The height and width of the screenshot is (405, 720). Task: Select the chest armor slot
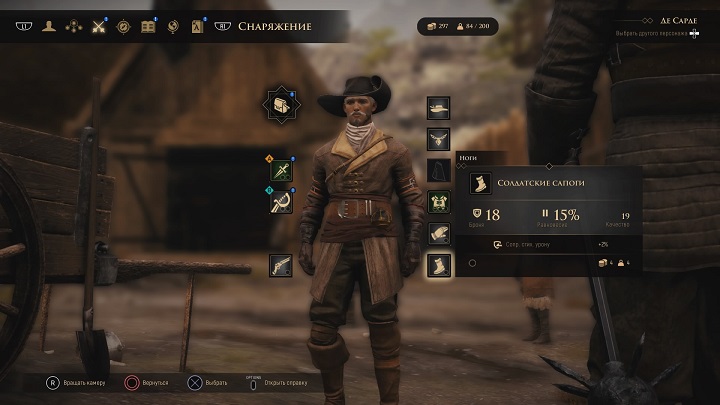coord(438,202)
